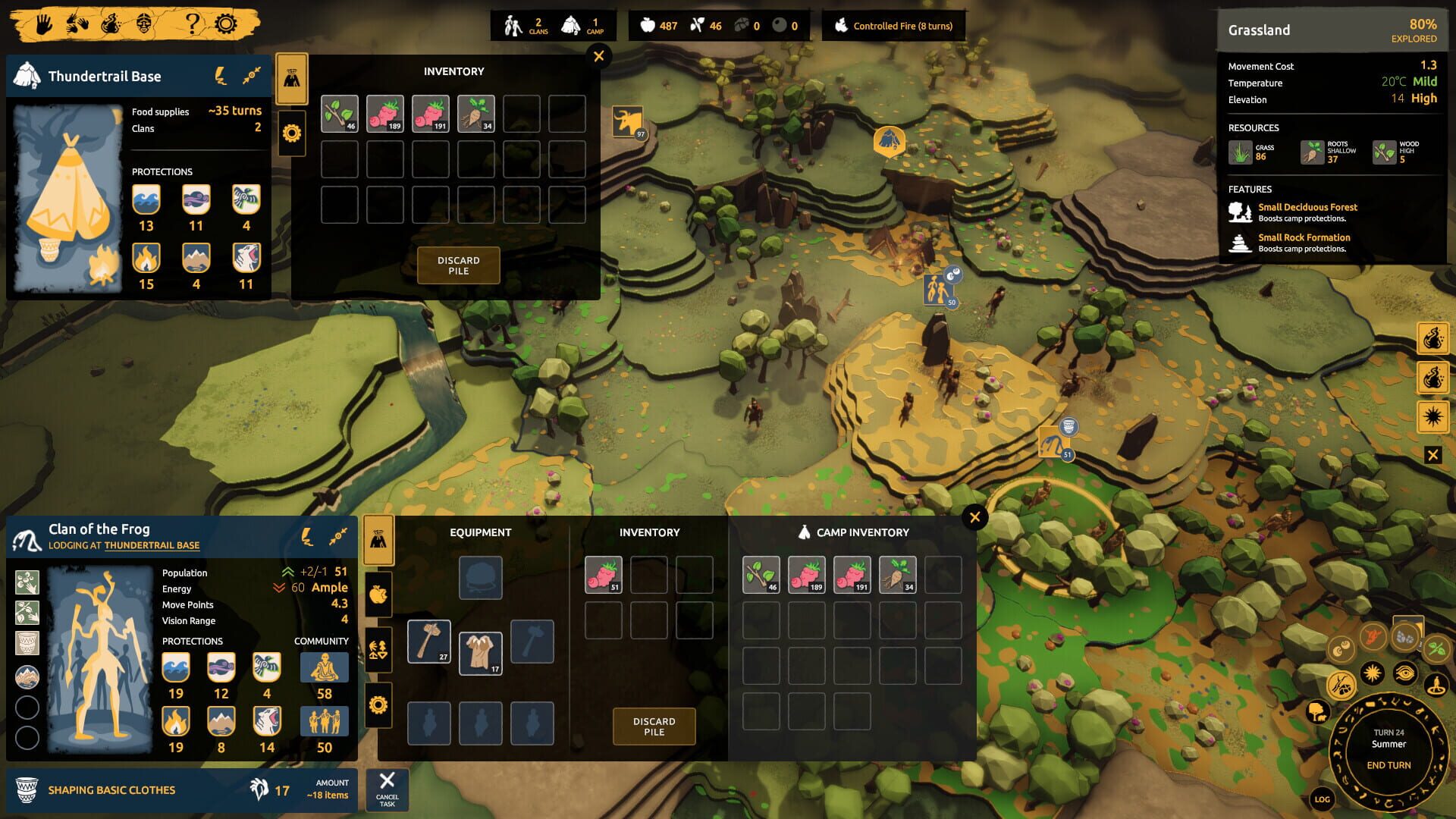This screenshot has height=819, width=1456.
Task: Close the Thundertrail Base inventory panel
Action: (599, 56)
